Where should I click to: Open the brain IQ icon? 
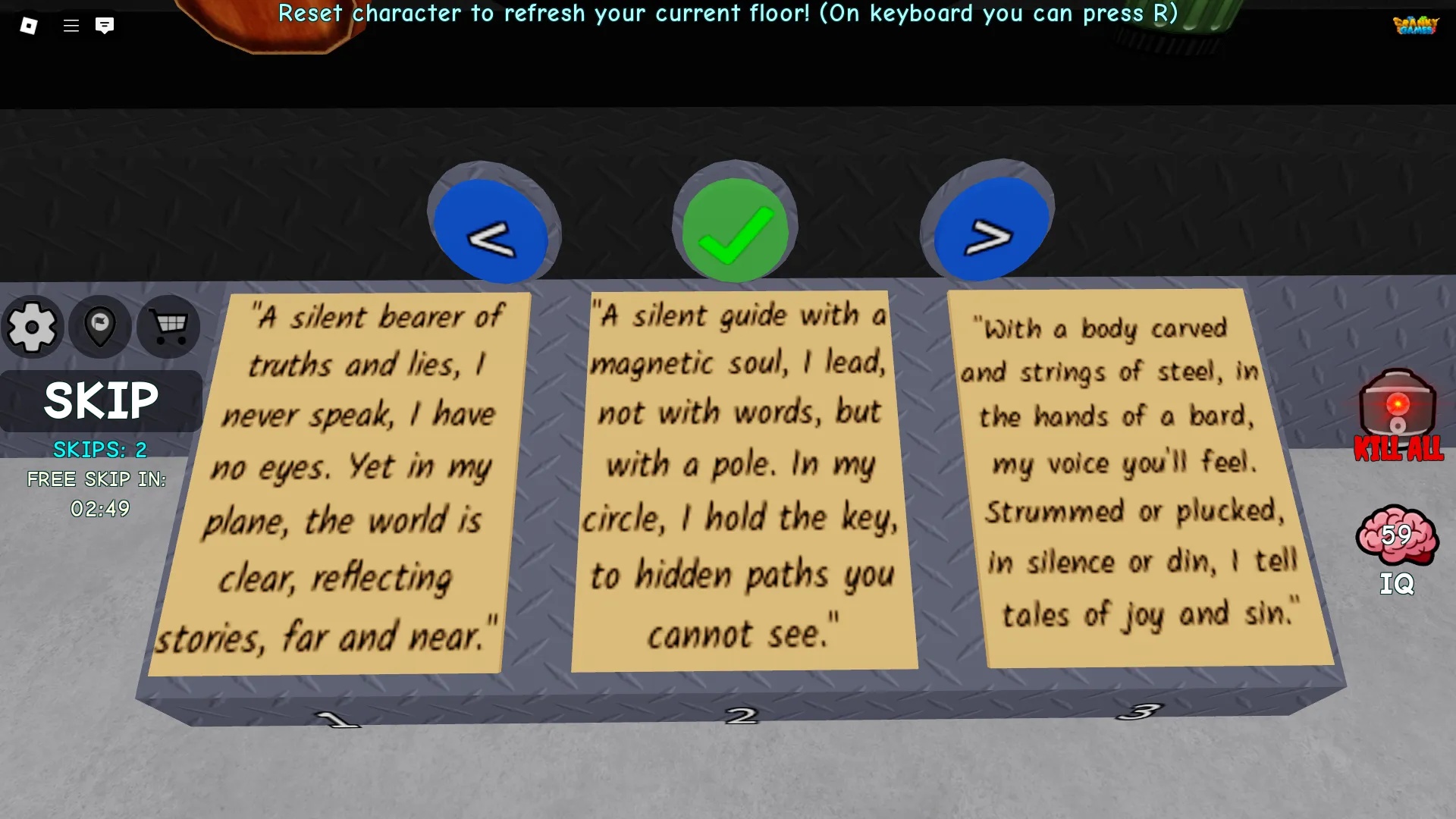point(1396,536)
